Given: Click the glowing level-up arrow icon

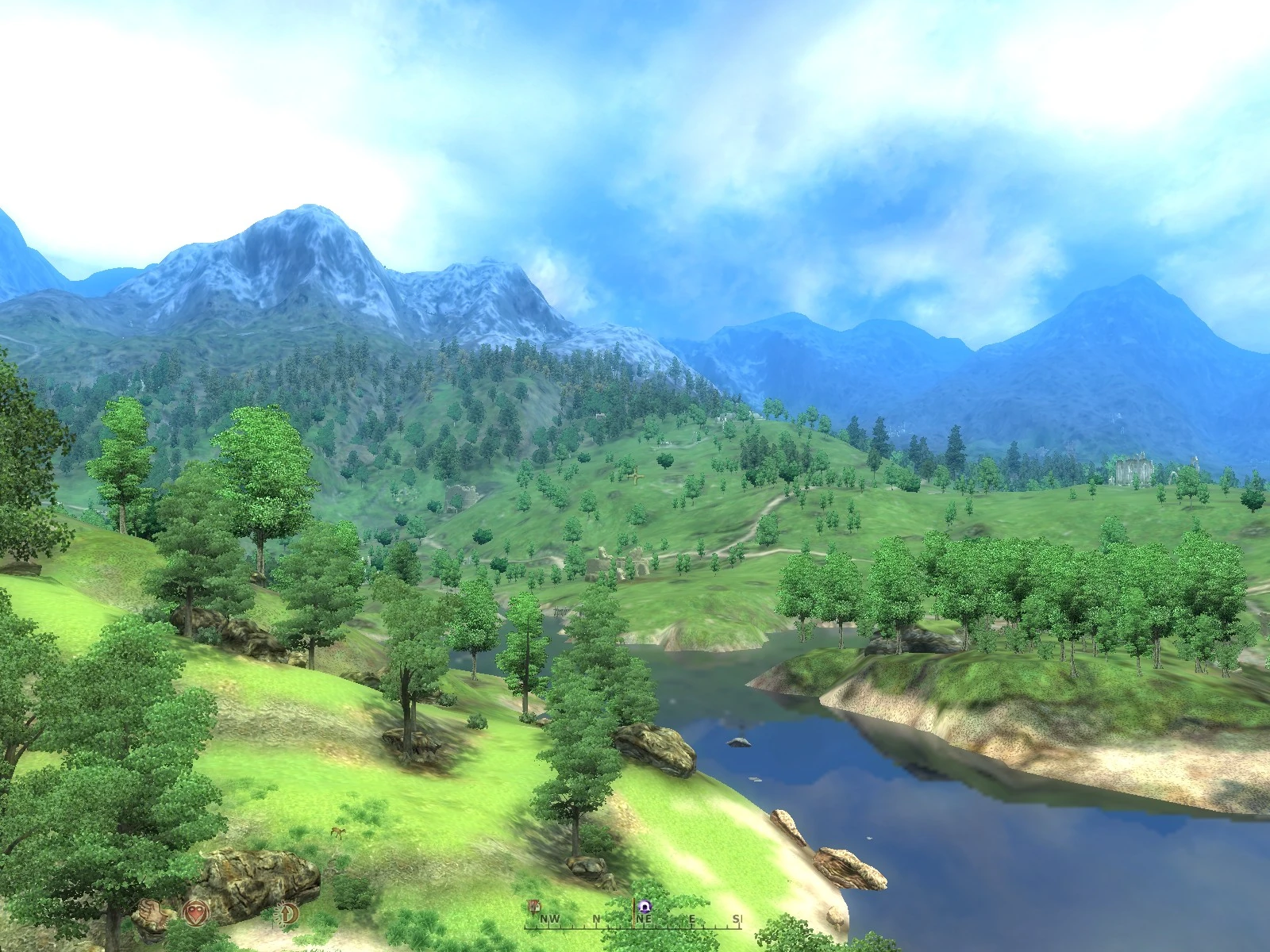Looking at the screenshot, I should click(x=284, y=914).
